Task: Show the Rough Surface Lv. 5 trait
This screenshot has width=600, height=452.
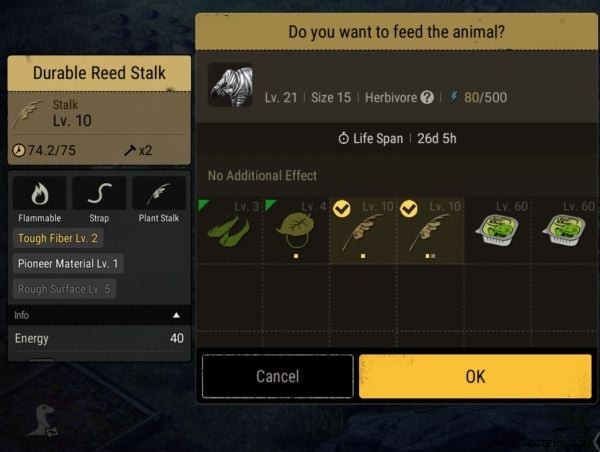Action: point(64,289)
